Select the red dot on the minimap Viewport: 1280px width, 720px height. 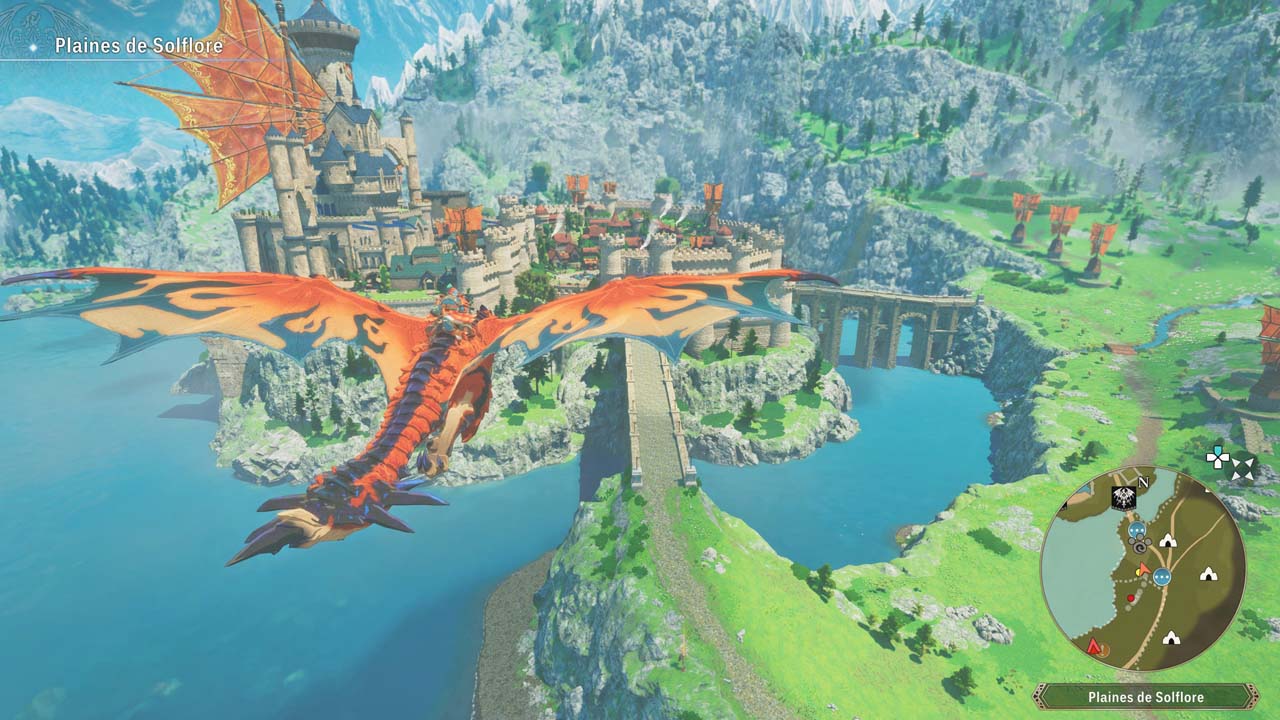(1131, 598)
